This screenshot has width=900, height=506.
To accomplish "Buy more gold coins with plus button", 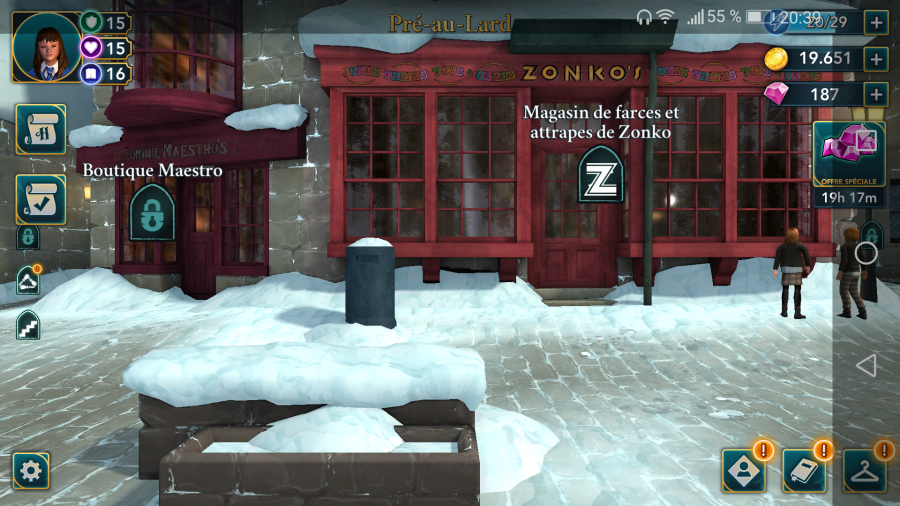I will coord(876,58).
